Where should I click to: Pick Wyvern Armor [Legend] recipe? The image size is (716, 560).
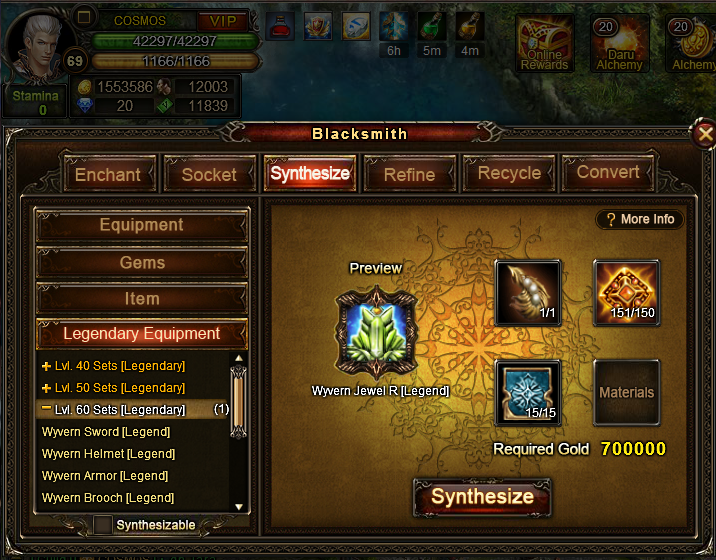[105, 476]
